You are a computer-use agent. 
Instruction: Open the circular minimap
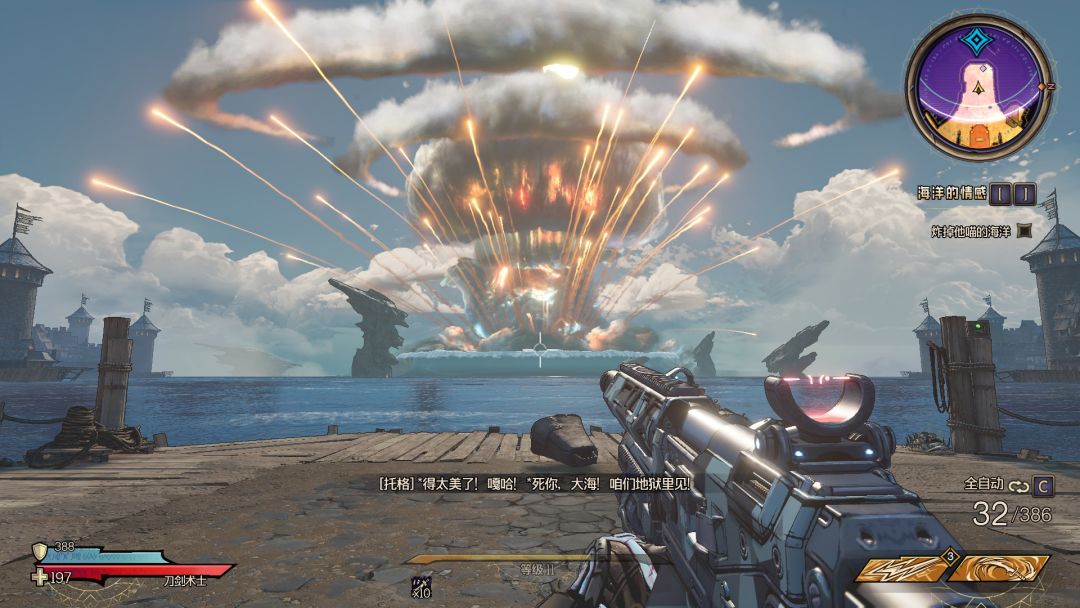pyautogui.click(x=977, y=87)
